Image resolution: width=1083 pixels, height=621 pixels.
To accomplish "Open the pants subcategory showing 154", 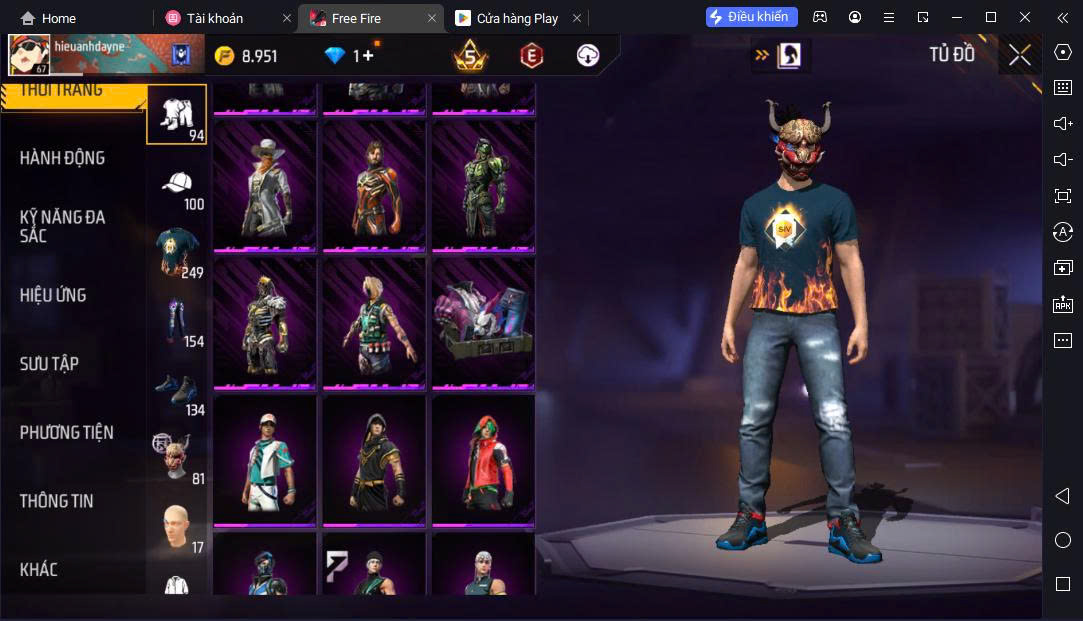I will tap(178, 322).
